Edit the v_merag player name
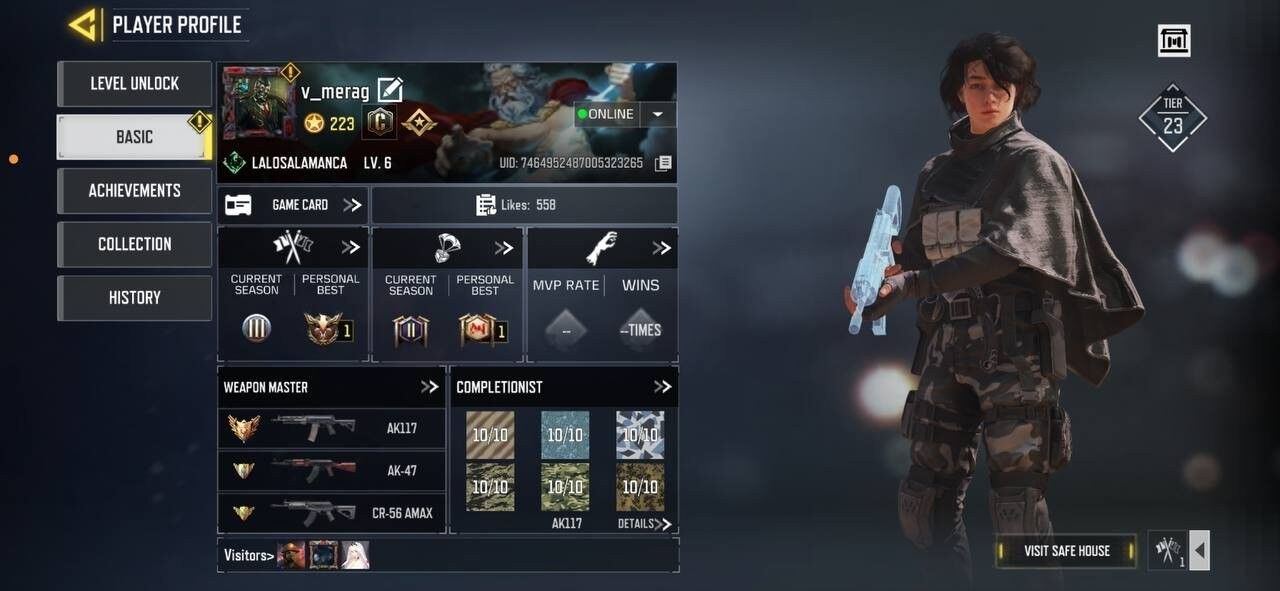This screenshot has width=1280, height=591. 390,91
